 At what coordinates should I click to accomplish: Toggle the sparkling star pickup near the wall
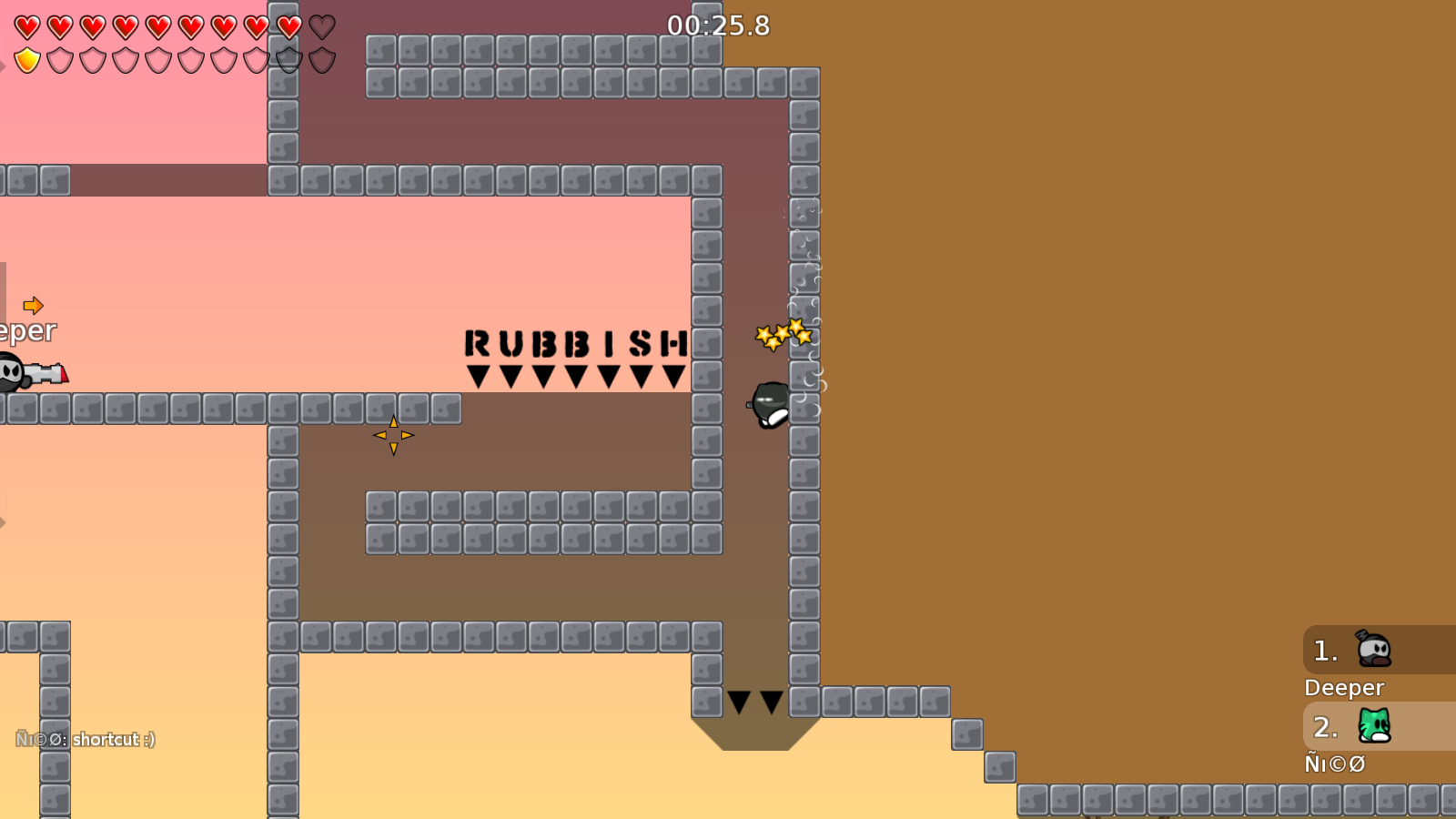point(783,334)
